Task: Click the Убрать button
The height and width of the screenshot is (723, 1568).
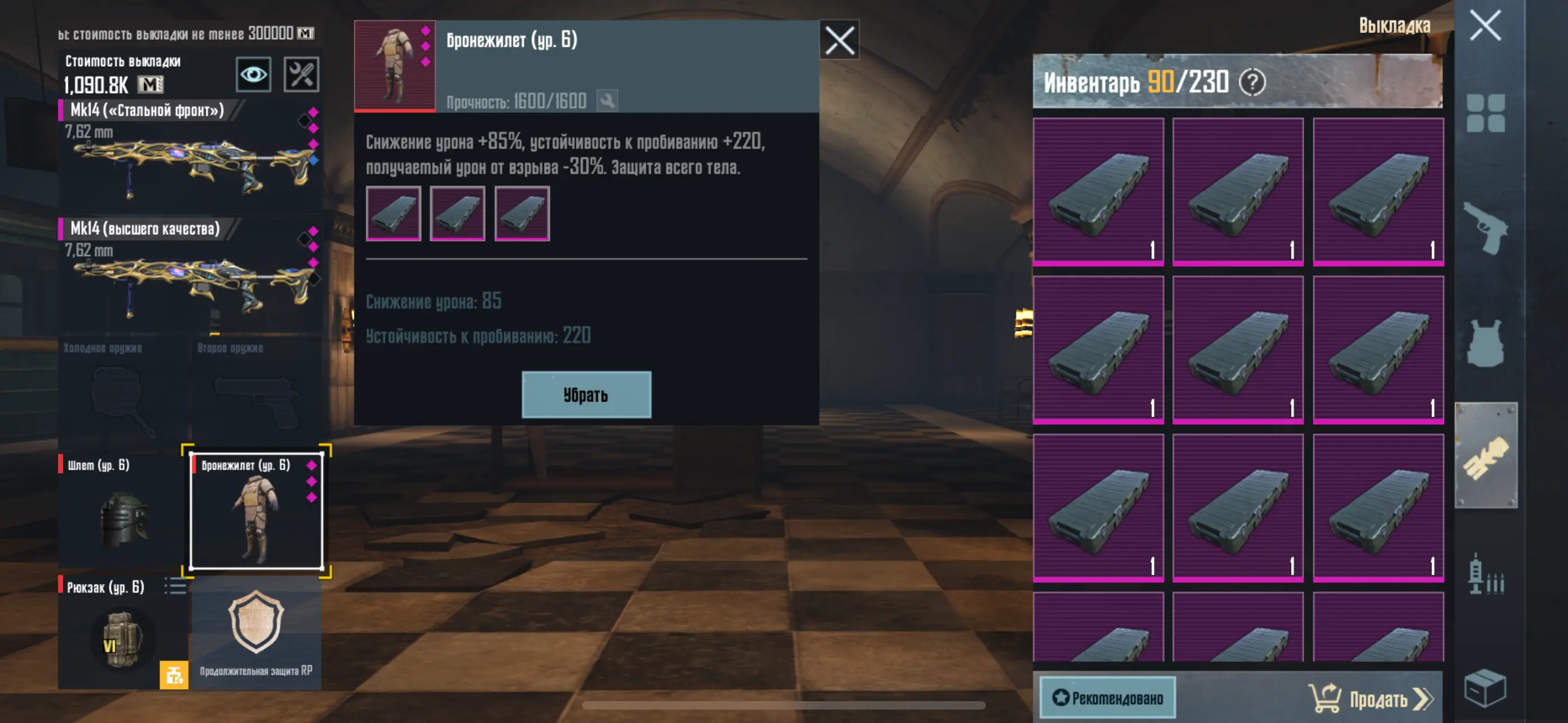Action: pyautogui.click(x=585, y=395)
